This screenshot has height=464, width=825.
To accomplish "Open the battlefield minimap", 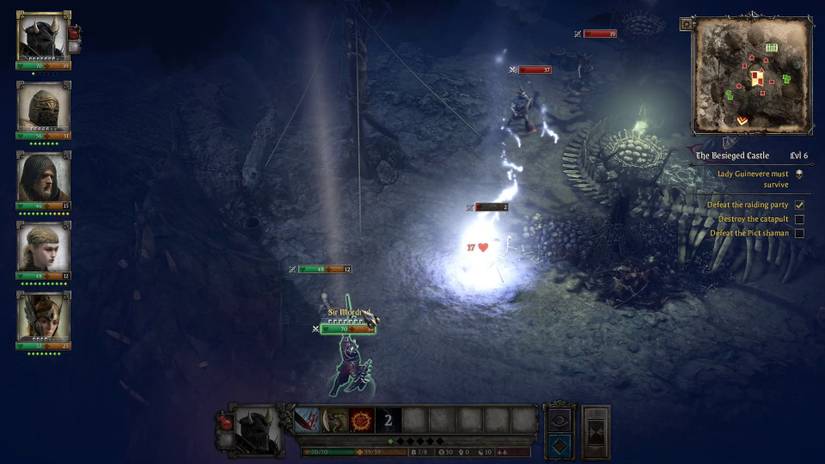I will [750, 74].
